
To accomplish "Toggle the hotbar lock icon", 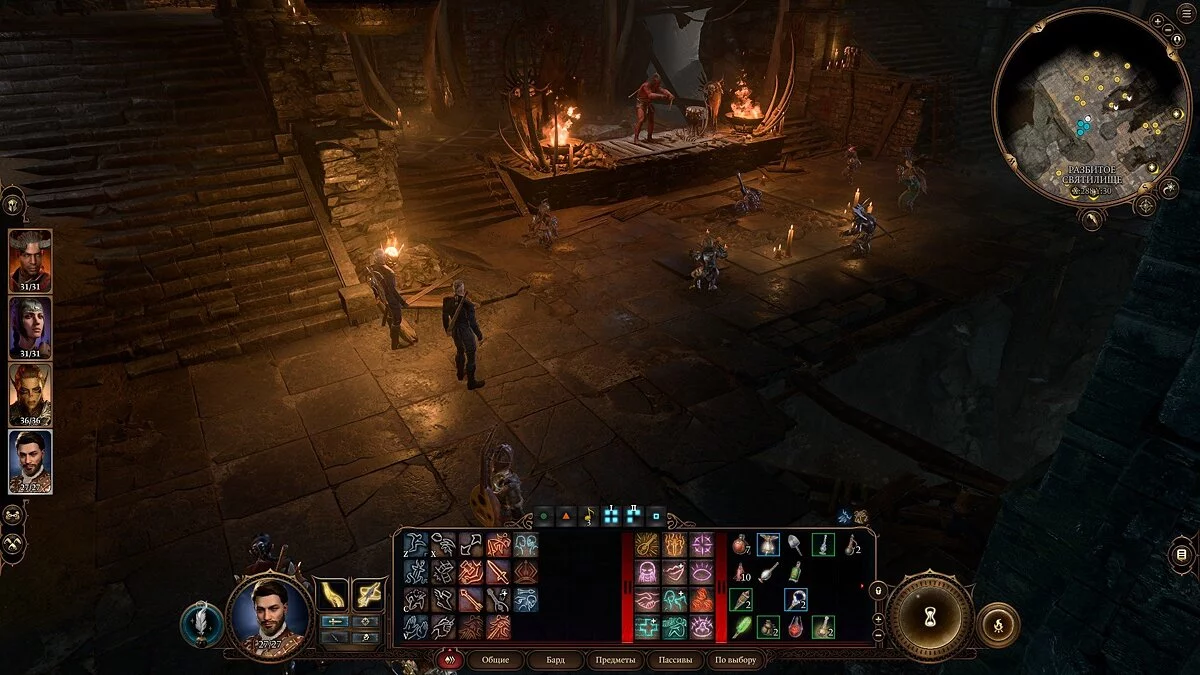I will [x=879, y=591].
